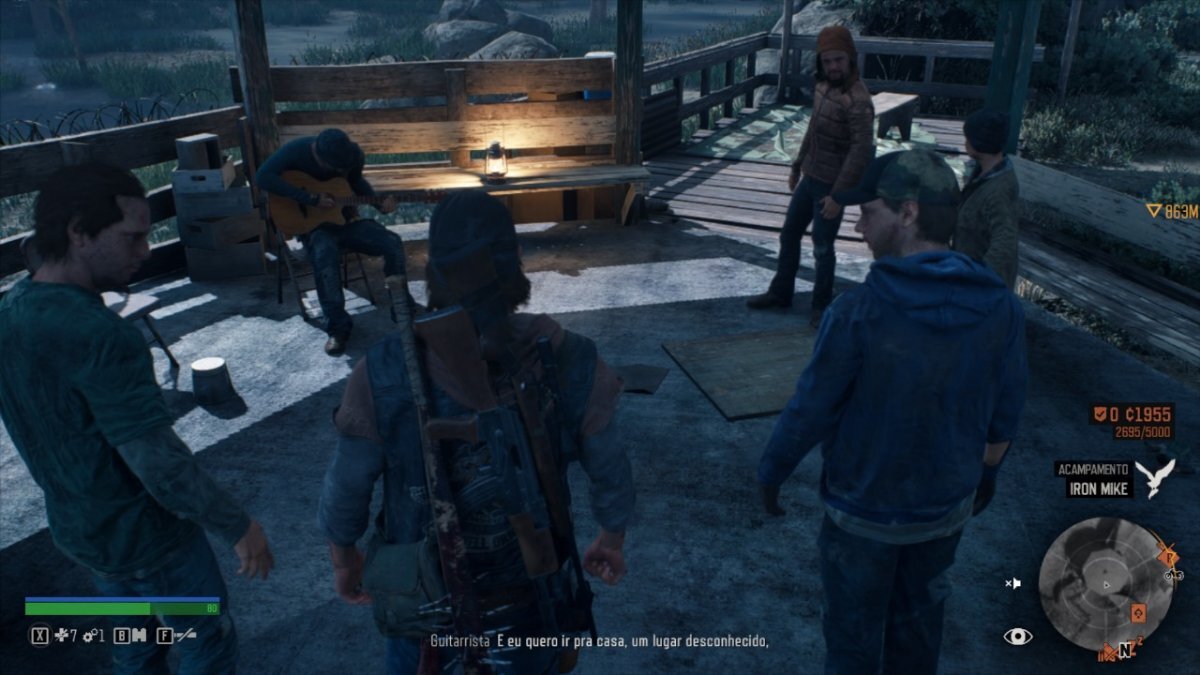Click the white eagle camp emblem

(x=1156, y=478)
